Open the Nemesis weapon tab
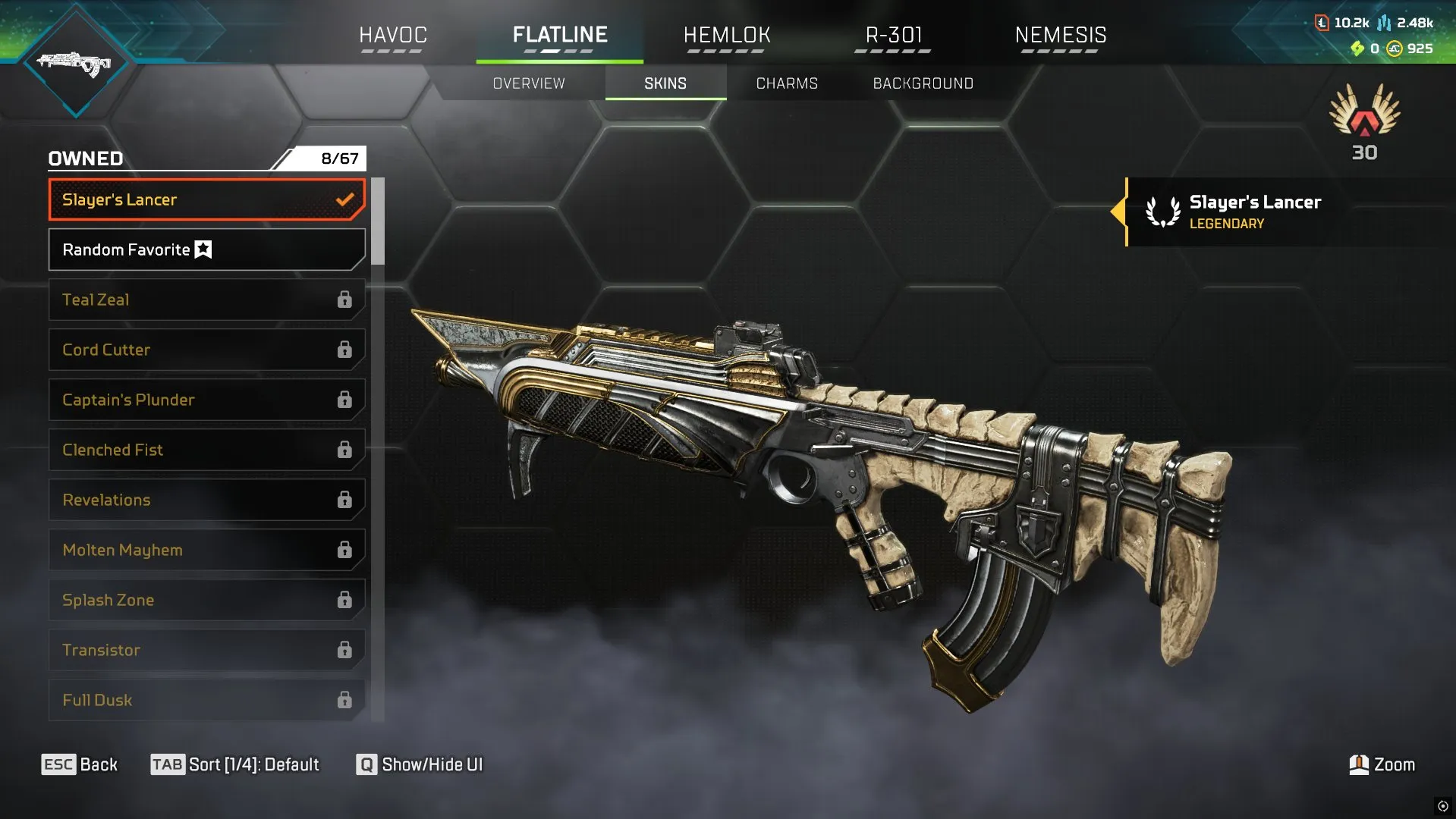Viewport: 1456px width, 819px height. [1061, 35]
